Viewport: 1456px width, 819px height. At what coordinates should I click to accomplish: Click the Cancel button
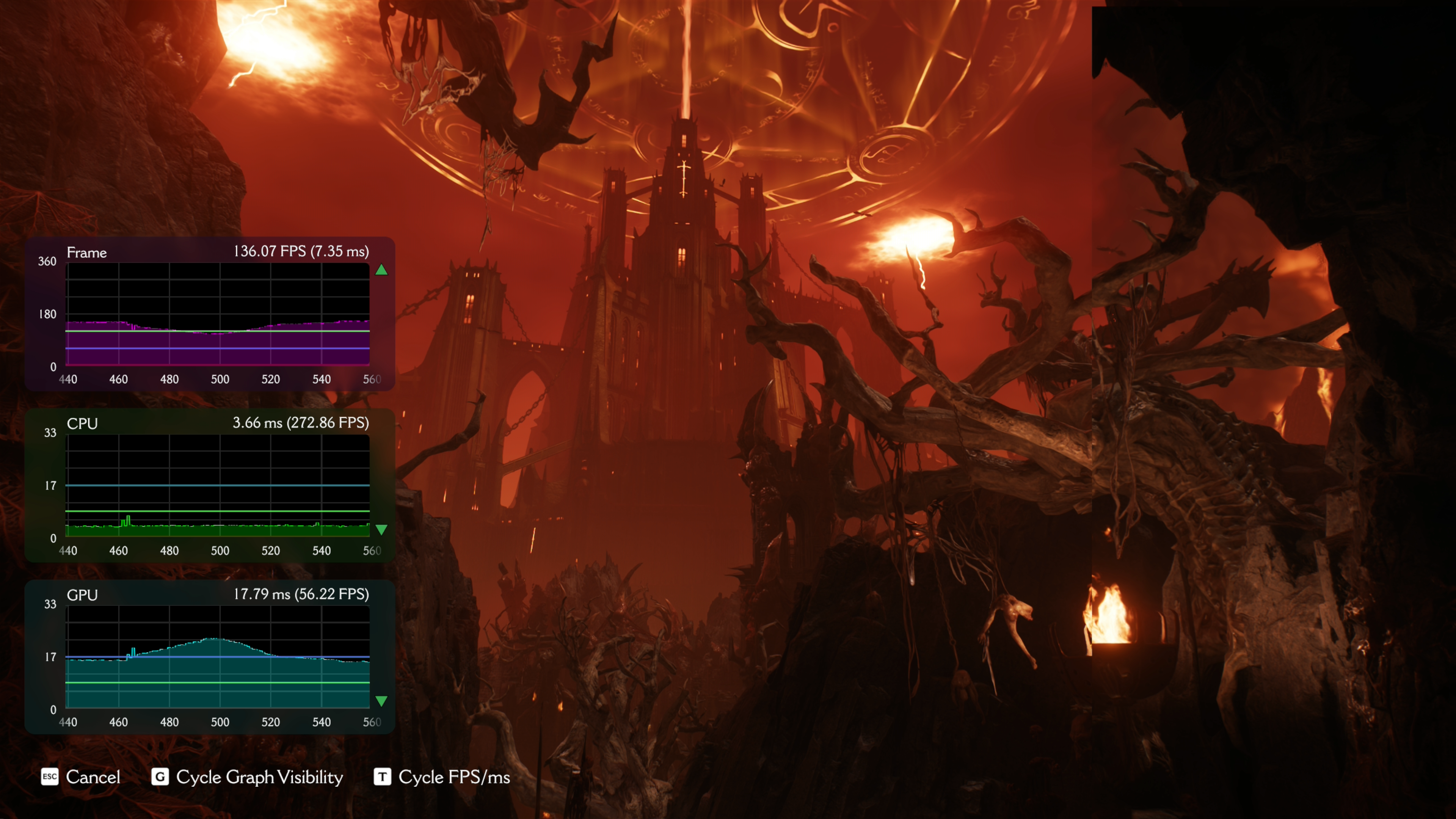coord(81,777)
